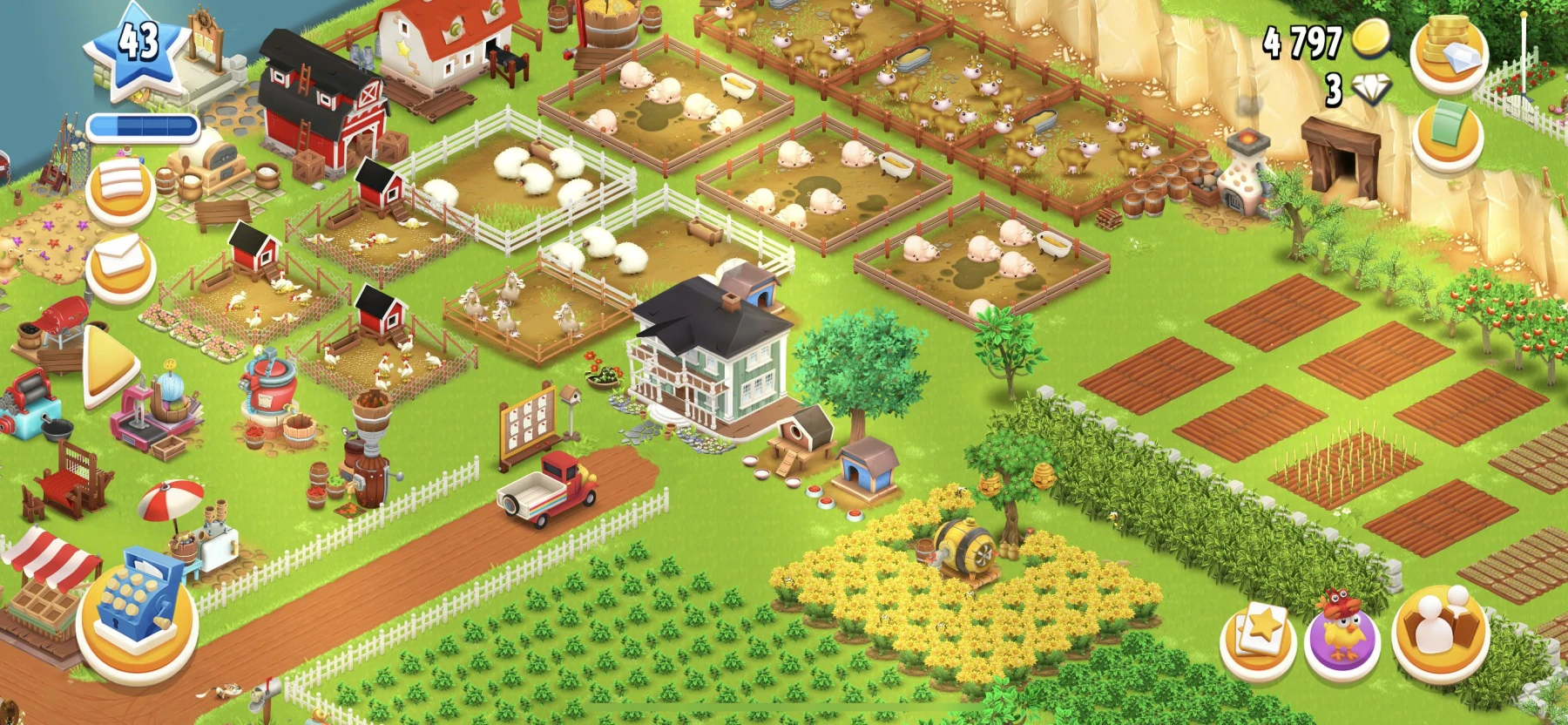Open the newspaper icon on the left
1568x725 pixels.
click(118, 193)
